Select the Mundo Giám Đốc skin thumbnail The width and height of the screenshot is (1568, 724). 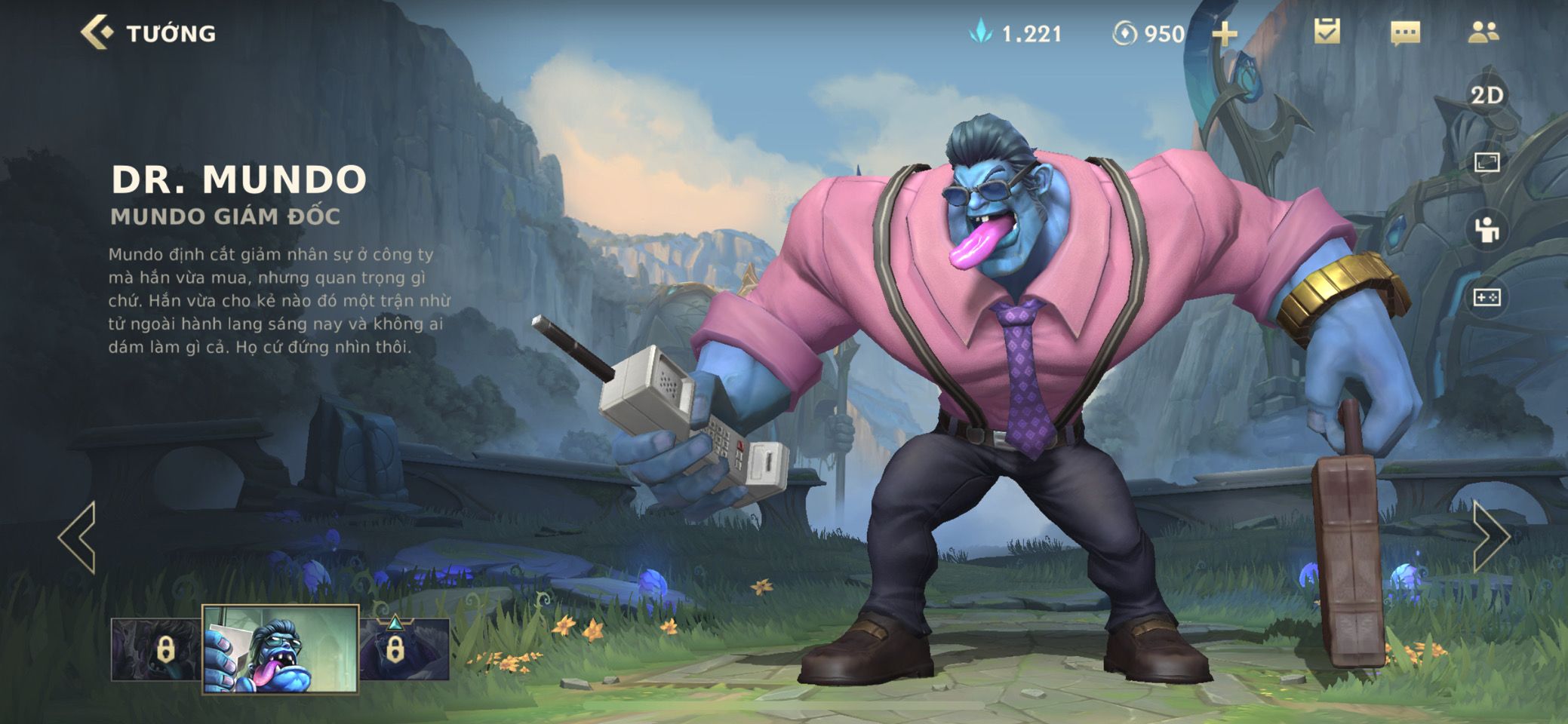coord(280,649)
